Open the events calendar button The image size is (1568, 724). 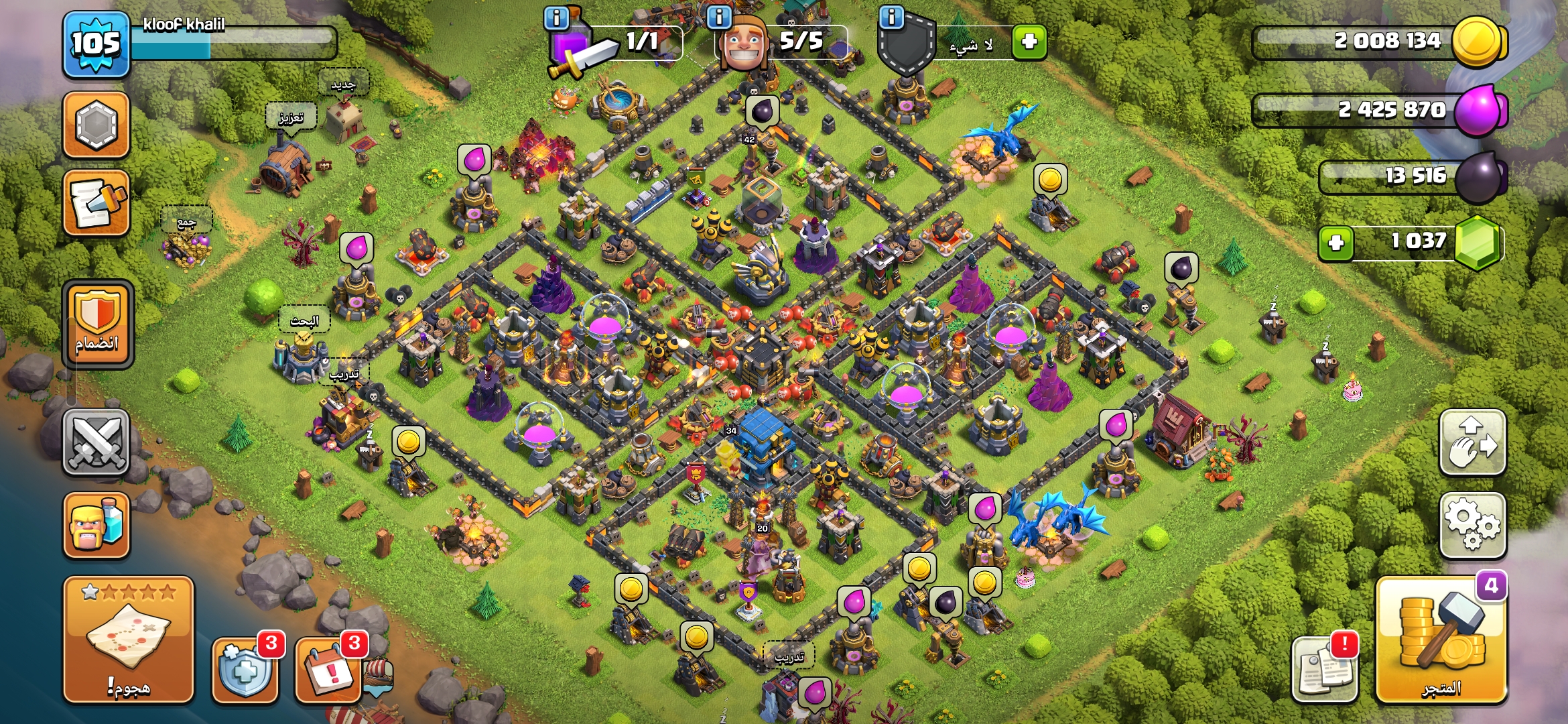(x=328, y=670)
